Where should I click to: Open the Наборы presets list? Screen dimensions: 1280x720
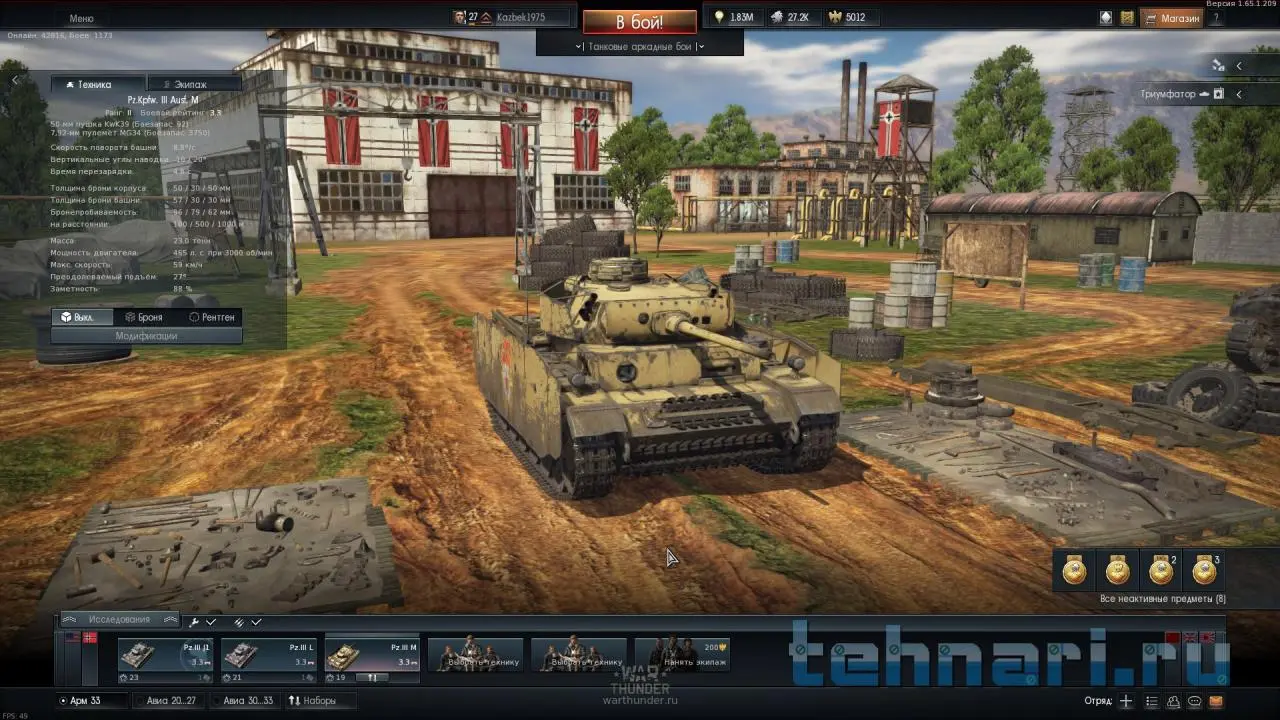tap(312, 701)
